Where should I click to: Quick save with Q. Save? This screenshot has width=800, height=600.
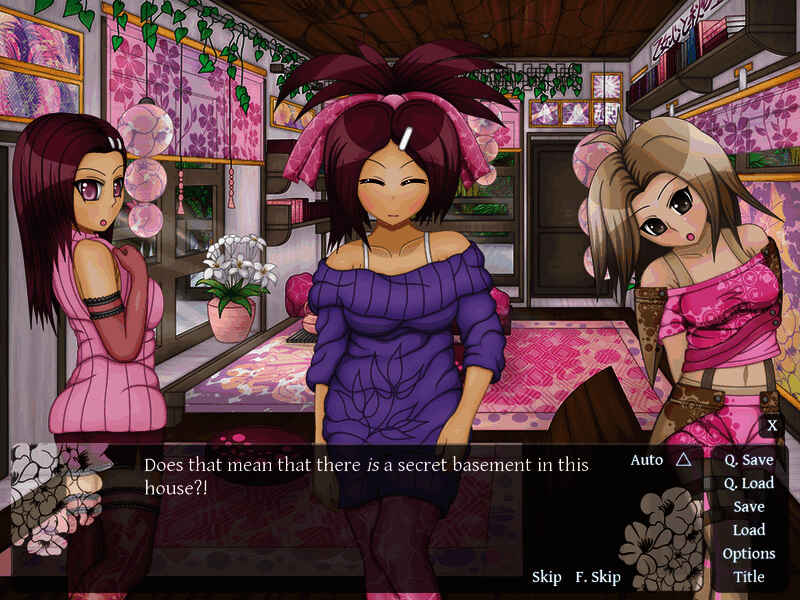748,460
